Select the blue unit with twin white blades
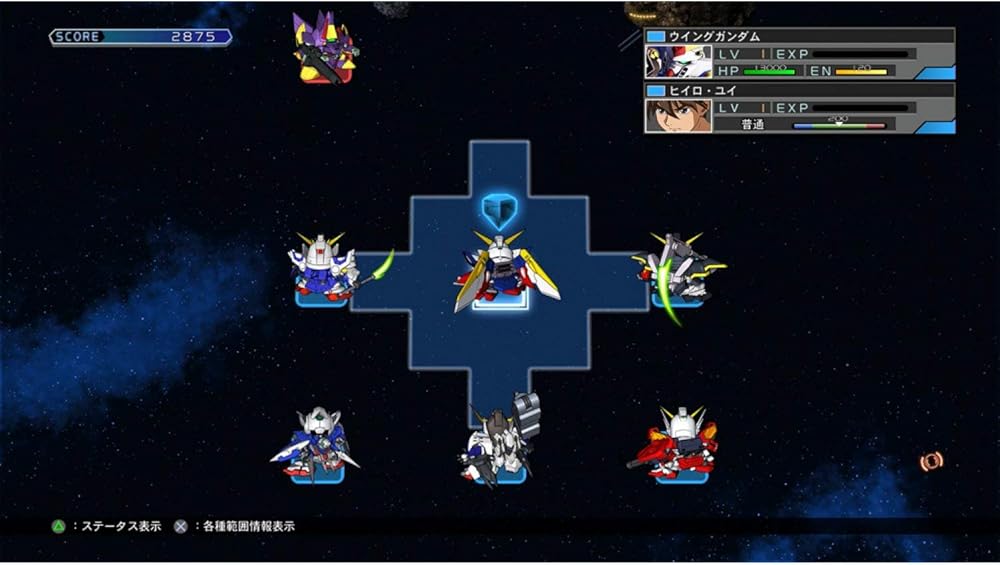Image resolution: width=1000 pixels, height=565 pixels. pos(318,445)
